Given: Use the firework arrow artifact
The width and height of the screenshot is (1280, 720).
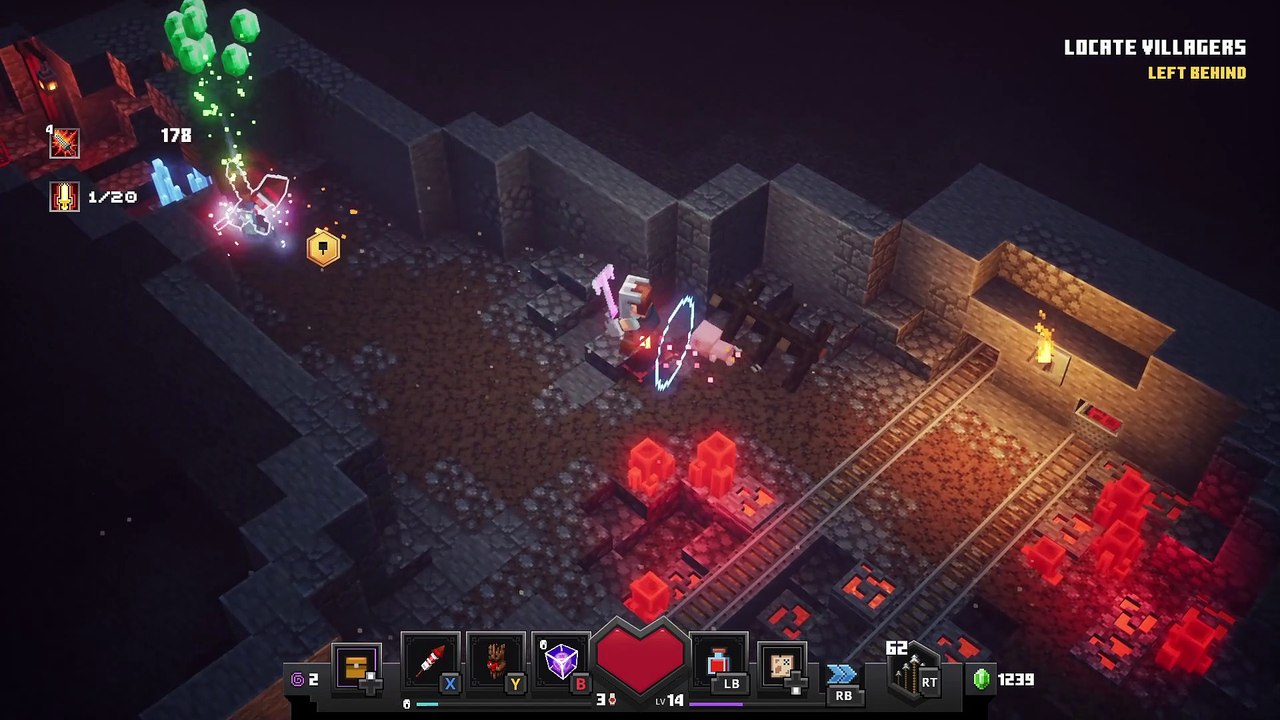Looking at the screenshot, I should (x=430, y=662).
